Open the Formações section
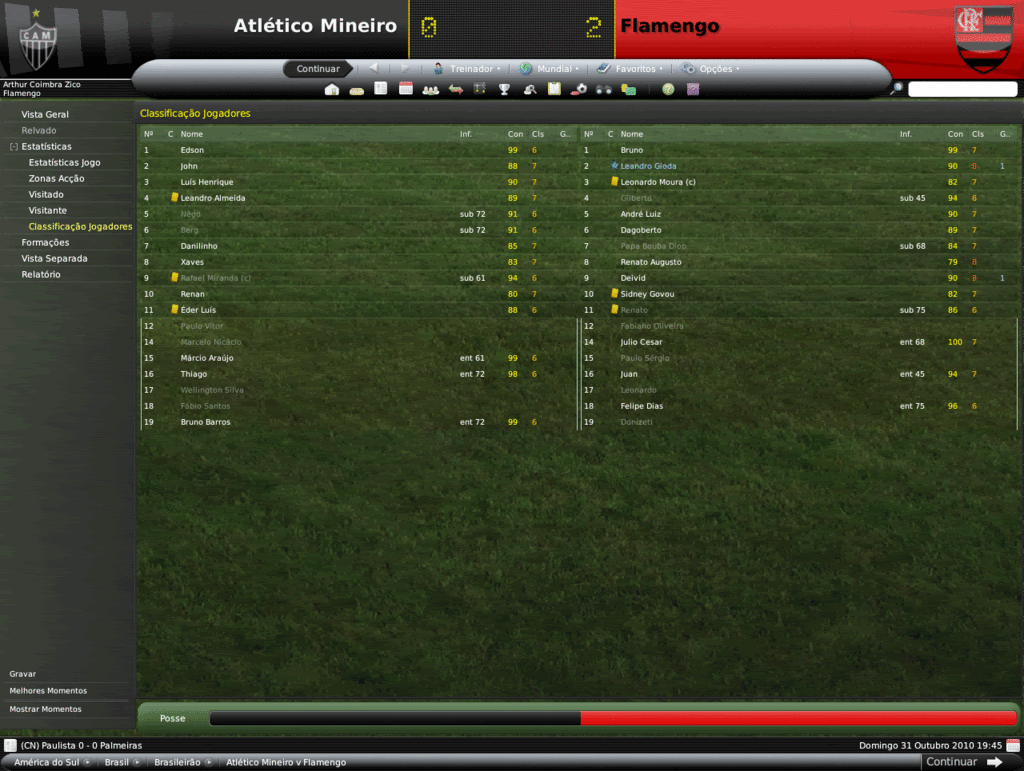This screenshot has height=771, width=1024. [x=46, y=243]
